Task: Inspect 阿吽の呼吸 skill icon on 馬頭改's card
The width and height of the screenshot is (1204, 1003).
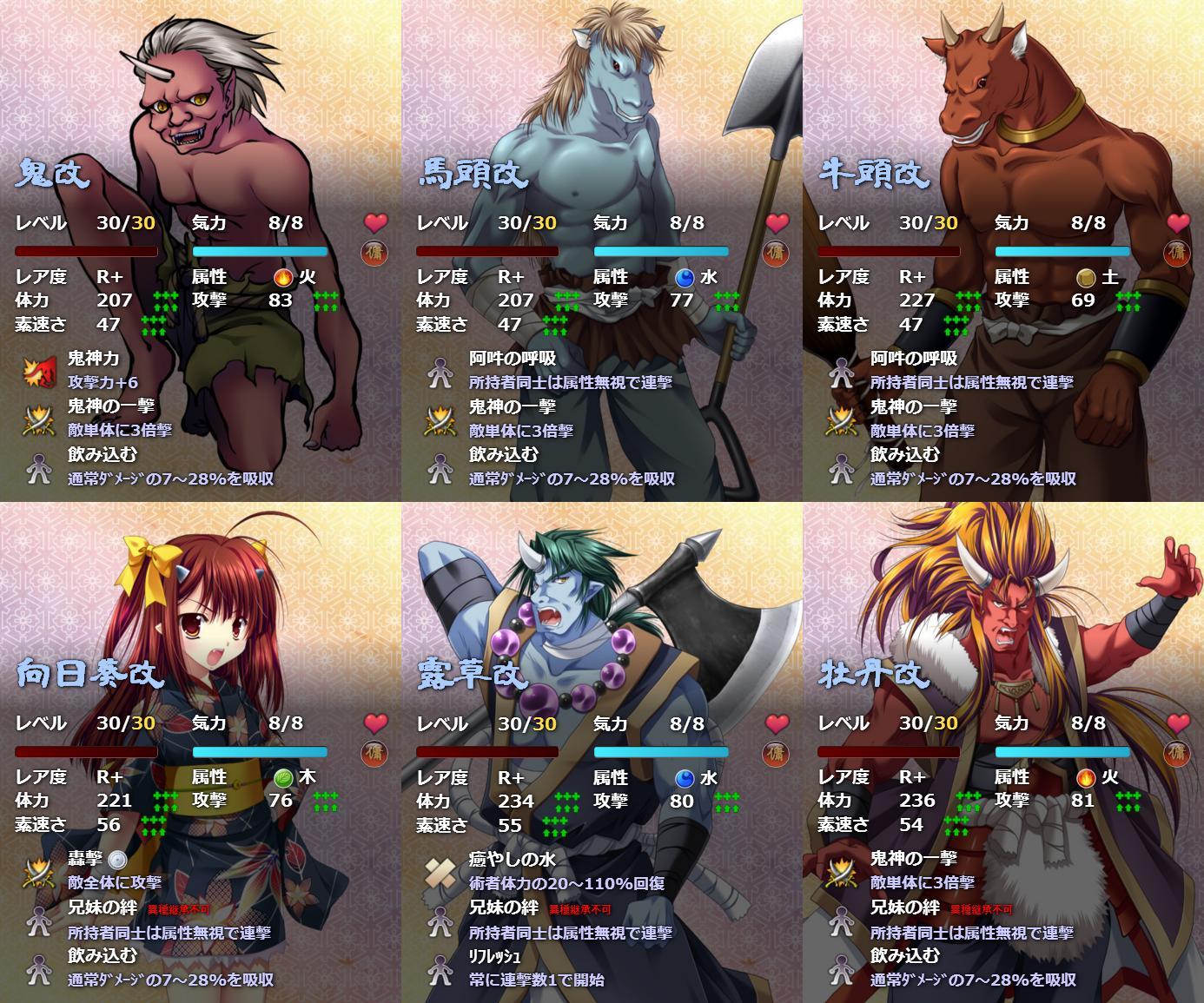Action: [440, 371]
